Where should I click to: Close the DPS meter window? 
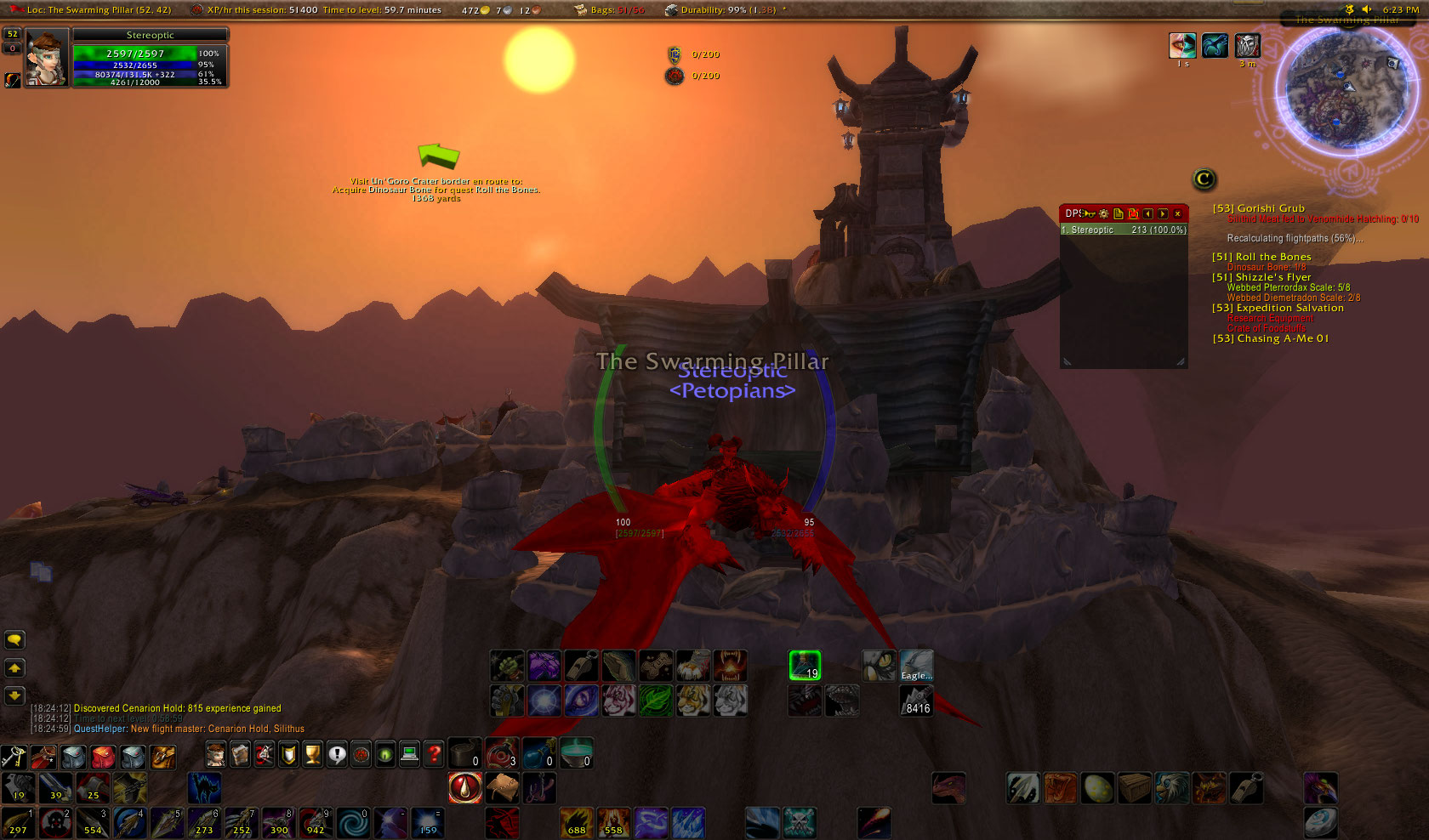(1177, 213)
